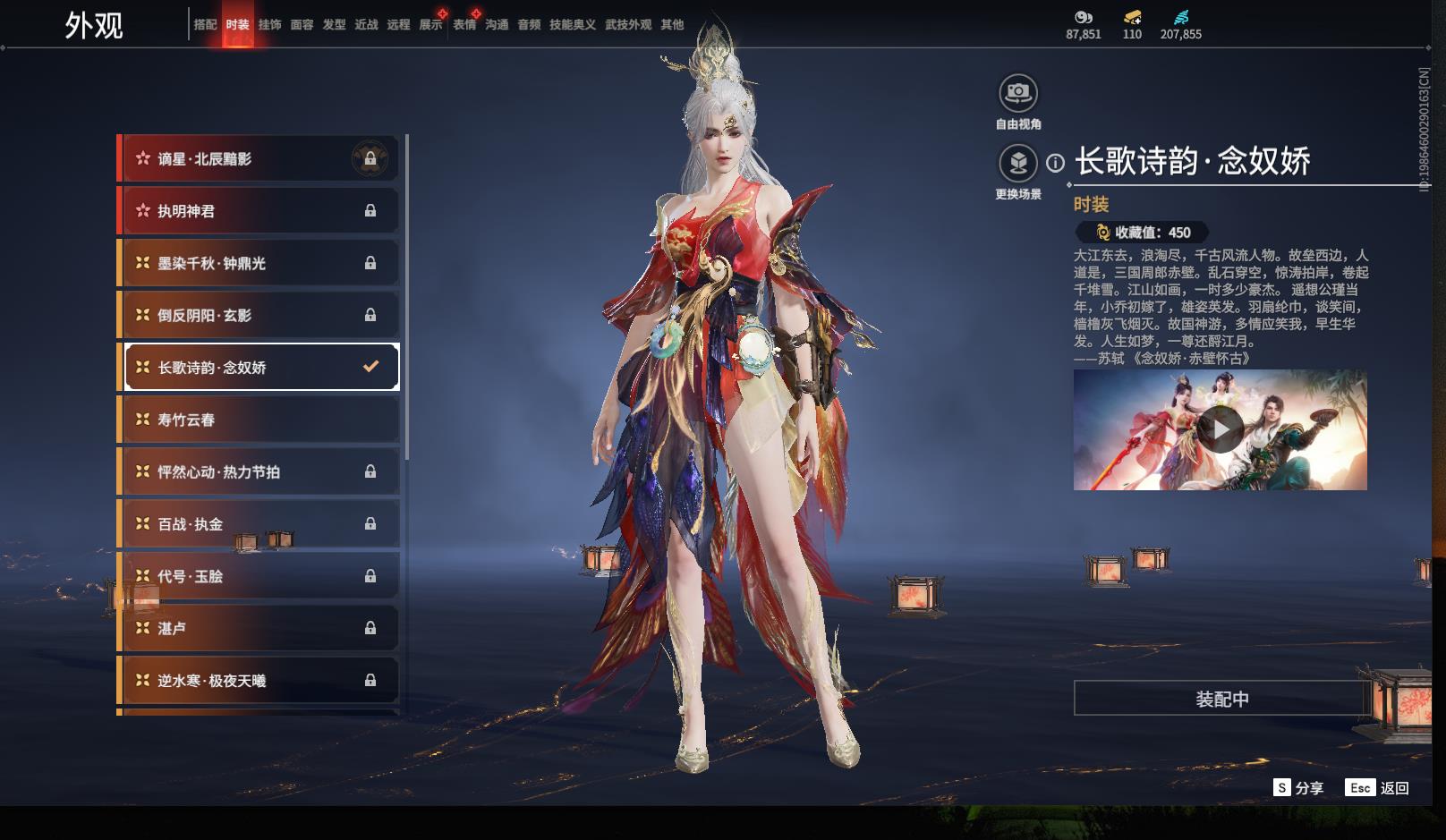Play the outfit preview video
Screen dimensions: 1446x840
coord(1220,430)
